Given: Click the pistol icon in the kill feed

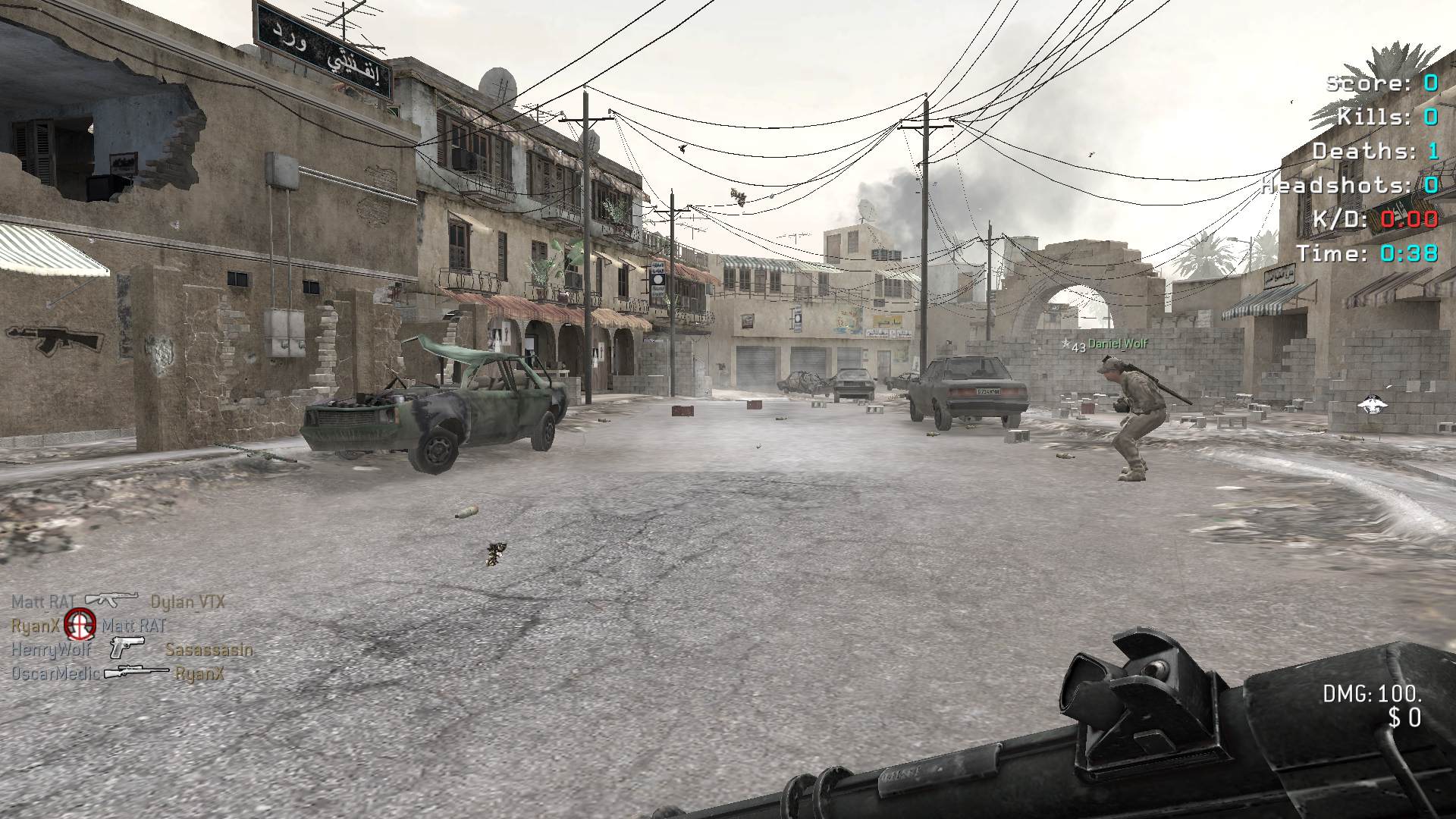Looking at the screenshot, I should pos(127,648).
